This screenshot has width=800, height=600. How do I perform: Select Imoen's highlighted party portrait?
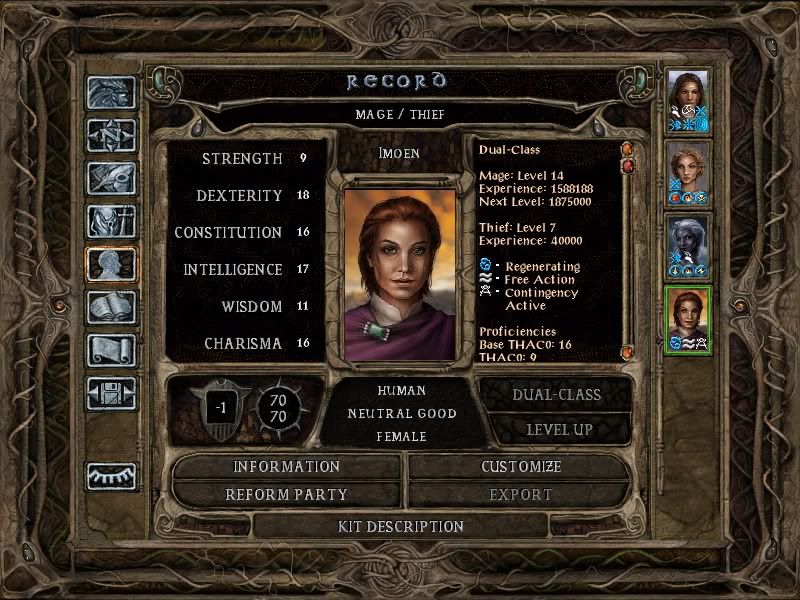coord(689,320)
